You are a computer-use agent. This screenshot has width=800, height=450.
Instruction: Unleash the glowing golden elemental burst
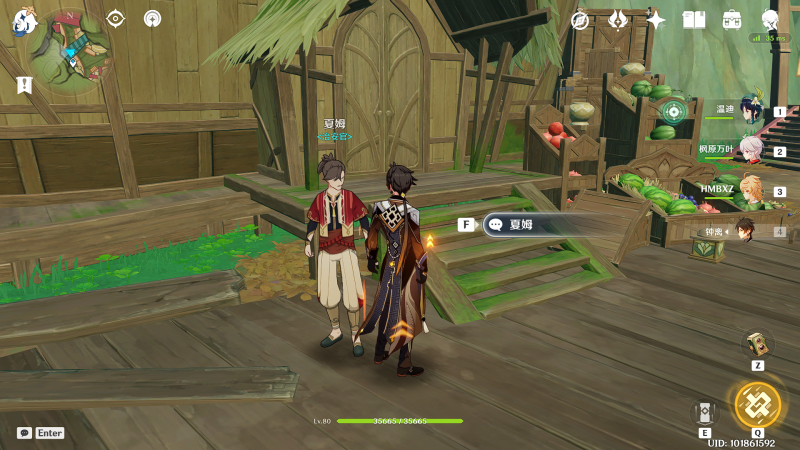757,404
